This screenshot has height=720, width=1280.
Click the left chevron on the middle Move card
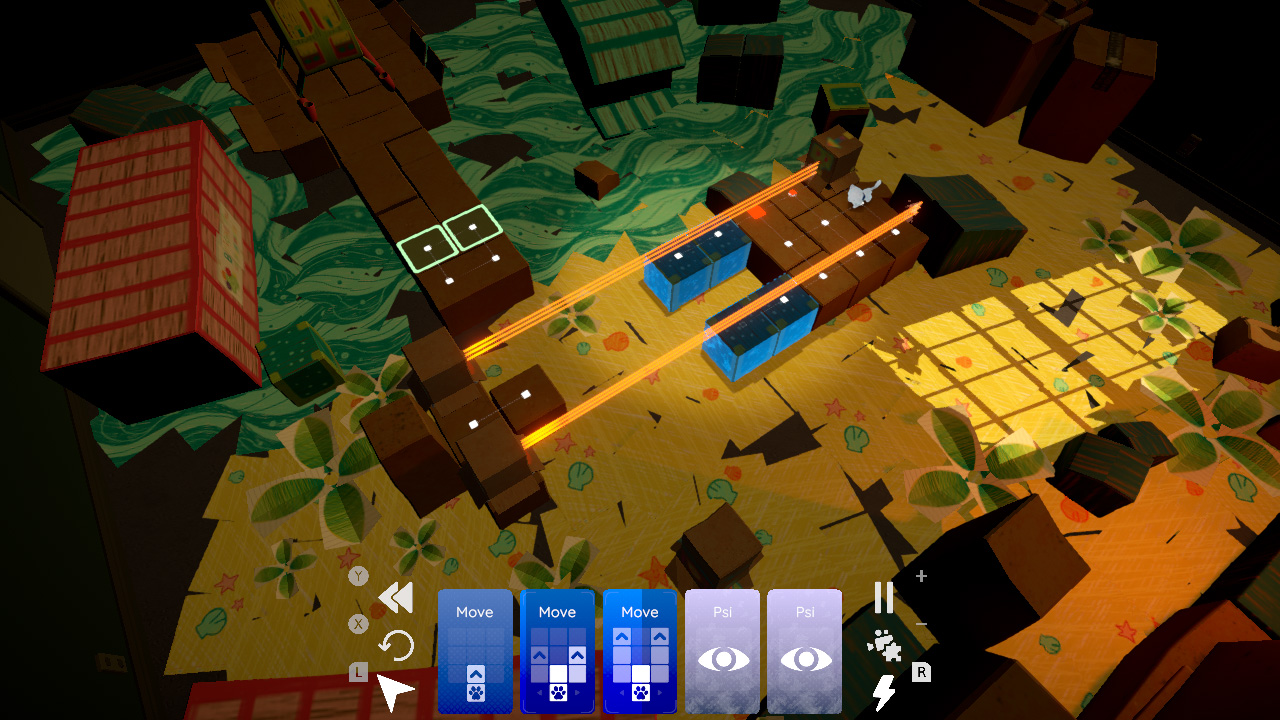pos(540,691)
